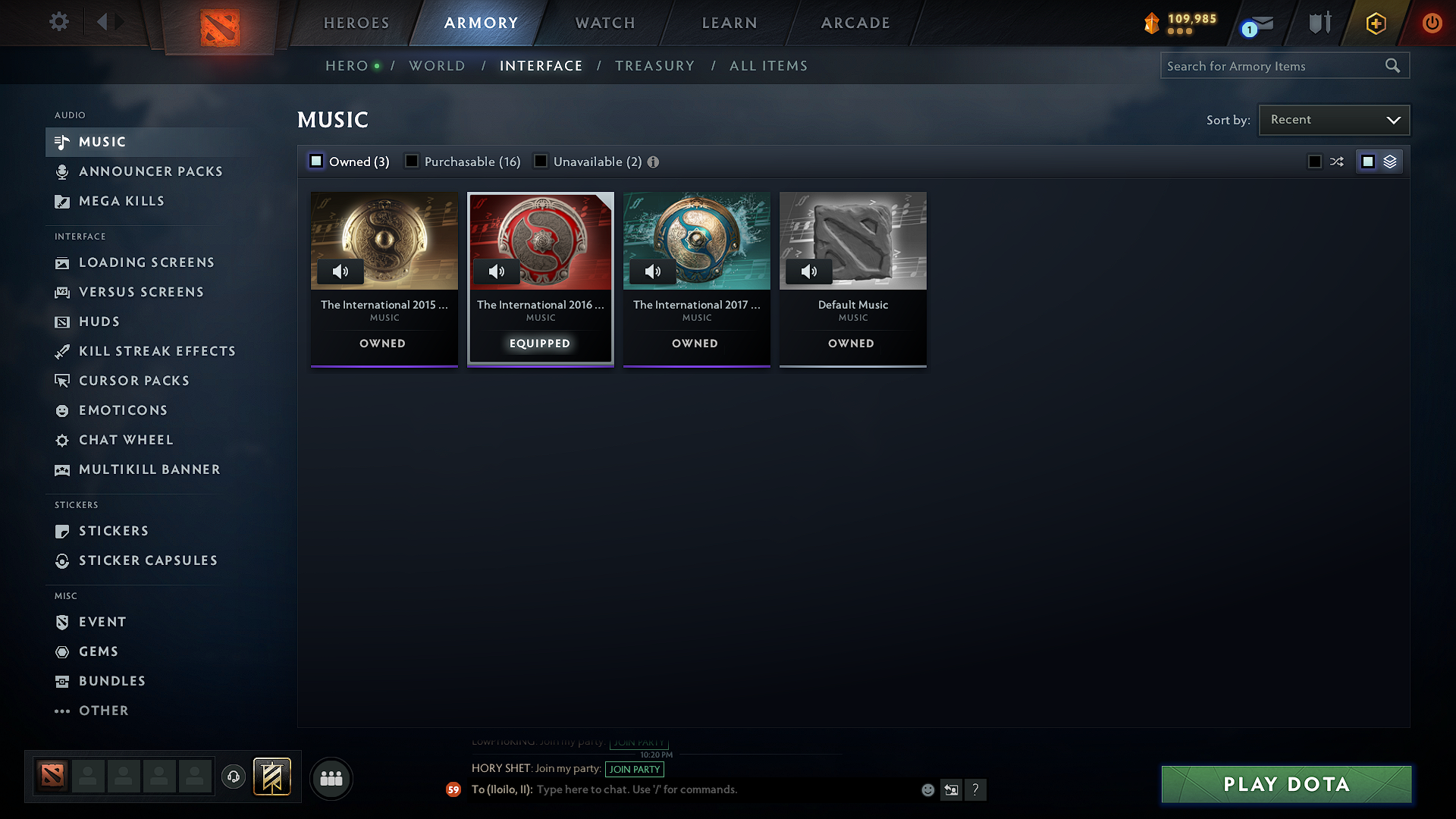Screen dimensions: 1456x819
Task: Preview The International 2017 music with speaker icon
Action: (653, 271)
